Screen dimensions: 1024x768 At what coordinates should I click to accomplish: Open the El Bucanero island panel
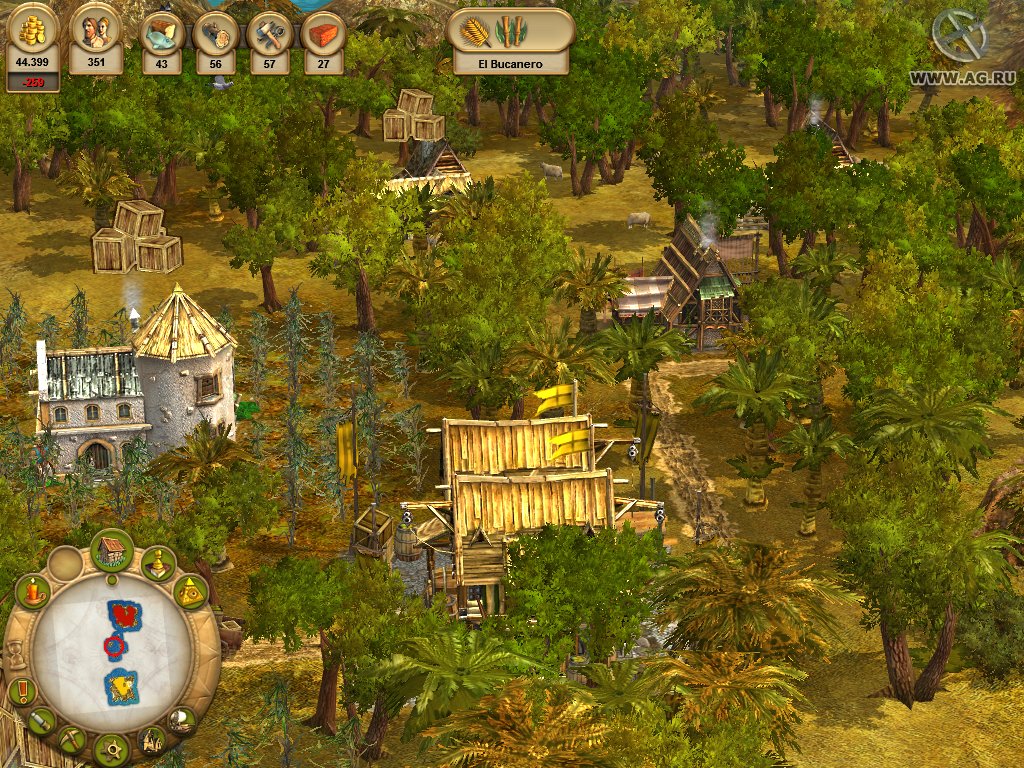click(510, 42)
